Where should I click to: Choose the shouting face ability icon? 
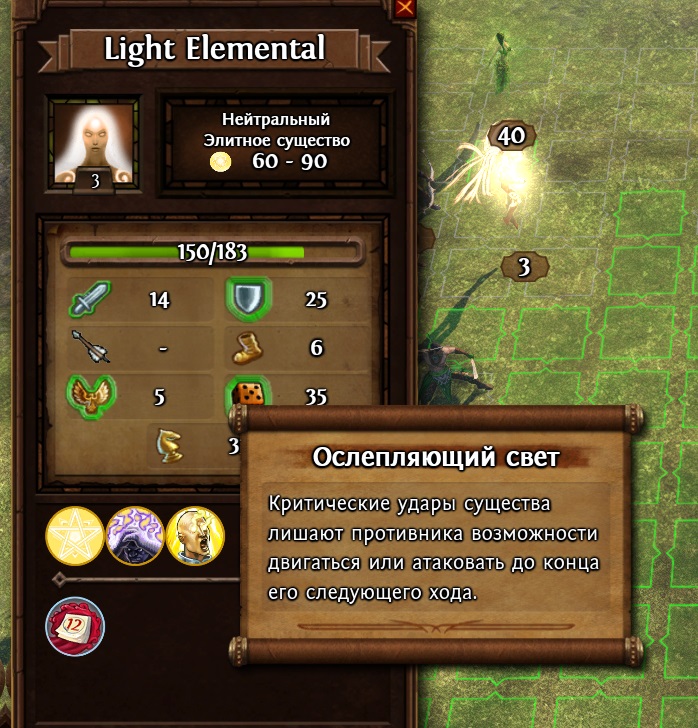click(x=196, y=536)
